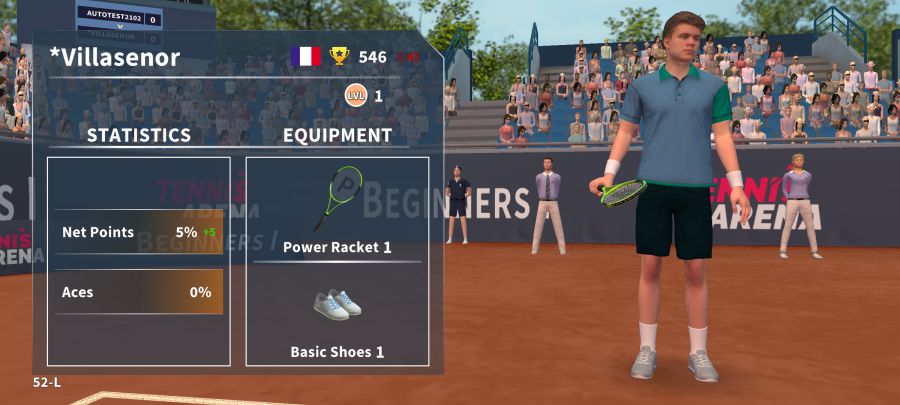This screenshot has width=900, height=405.
Task: Select the Power Racket 1 equipment slot
Action: 337,210
